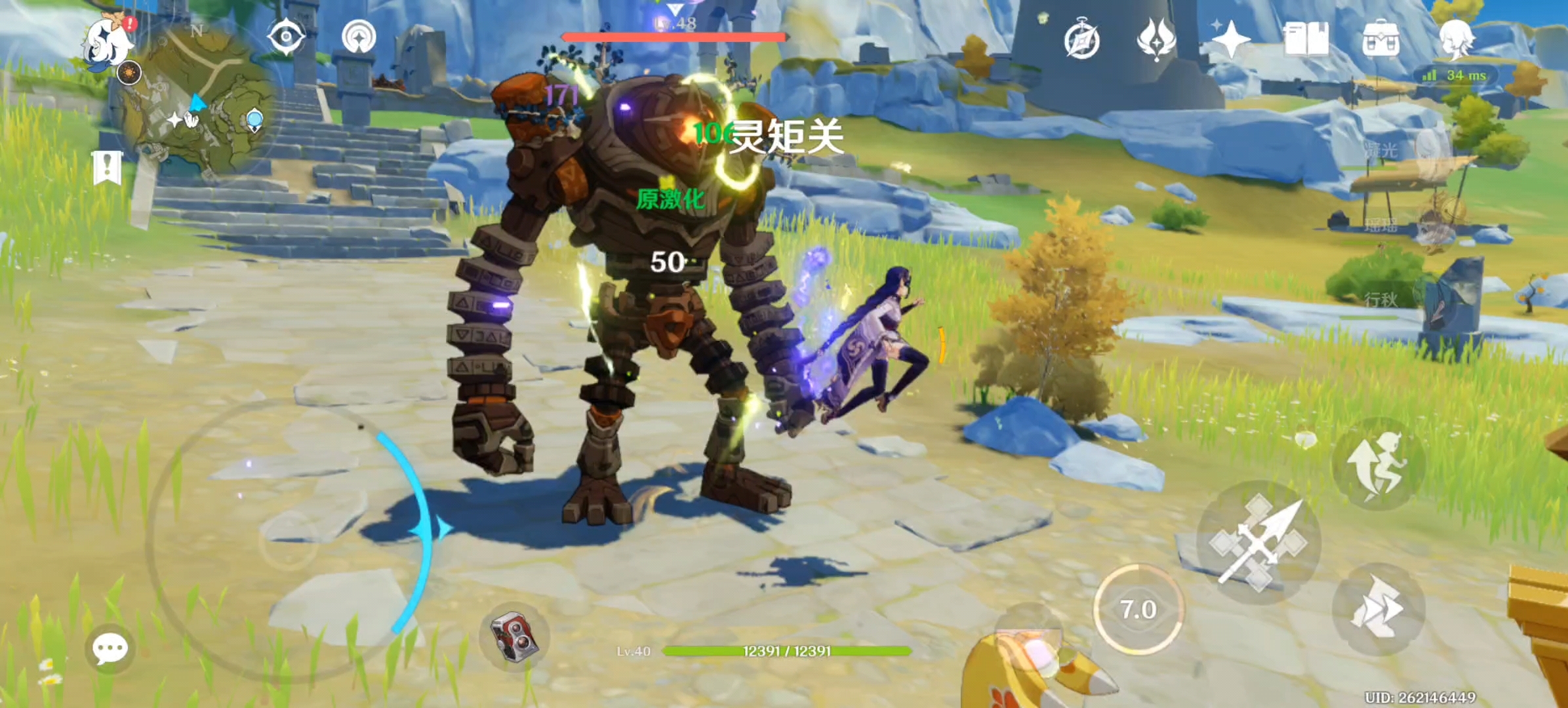Tap the sprint dash button
Viewport: 1568px width, 708px height.
pyautogui.click(x=1378, y=608)
